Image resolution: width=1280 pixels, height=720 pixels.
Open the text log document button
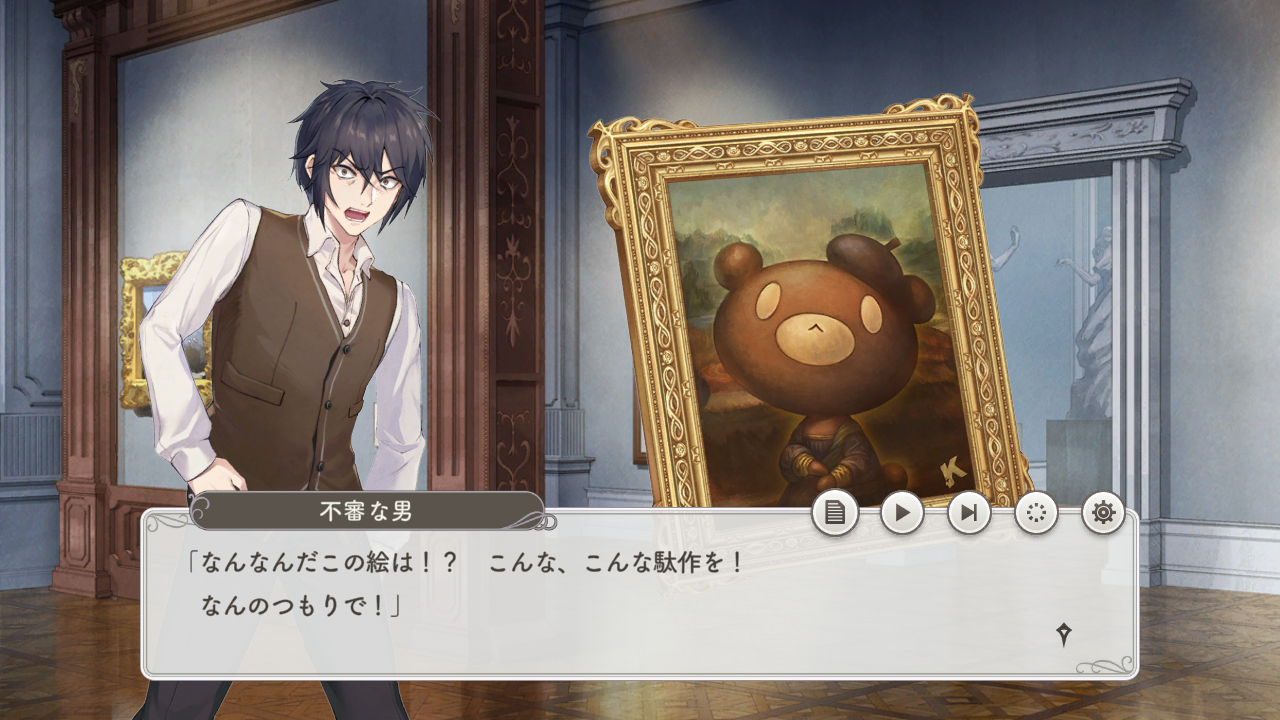click(835, 513)
